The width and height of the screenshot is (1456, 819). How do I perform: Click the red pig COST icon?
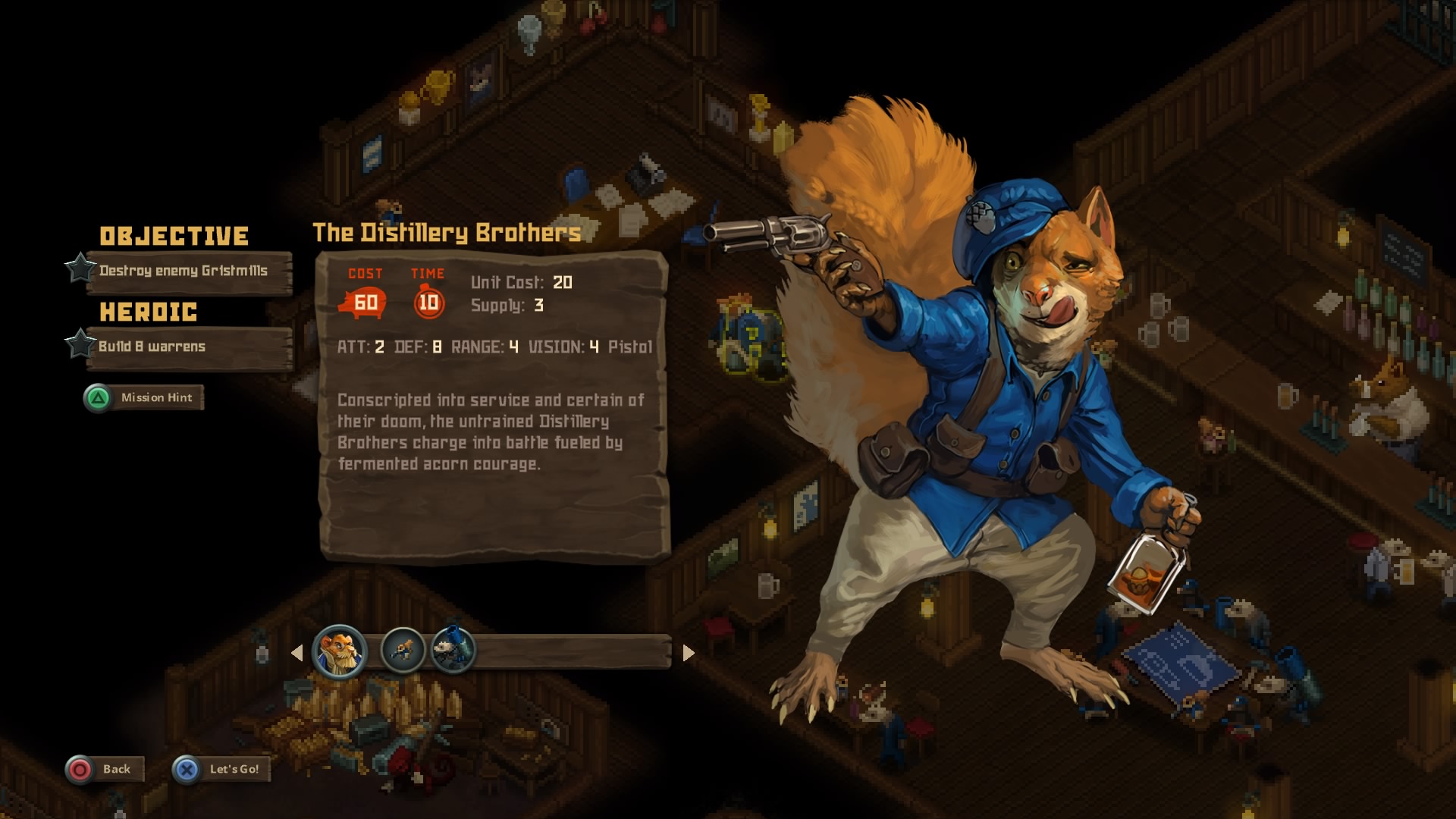[363, 303]
